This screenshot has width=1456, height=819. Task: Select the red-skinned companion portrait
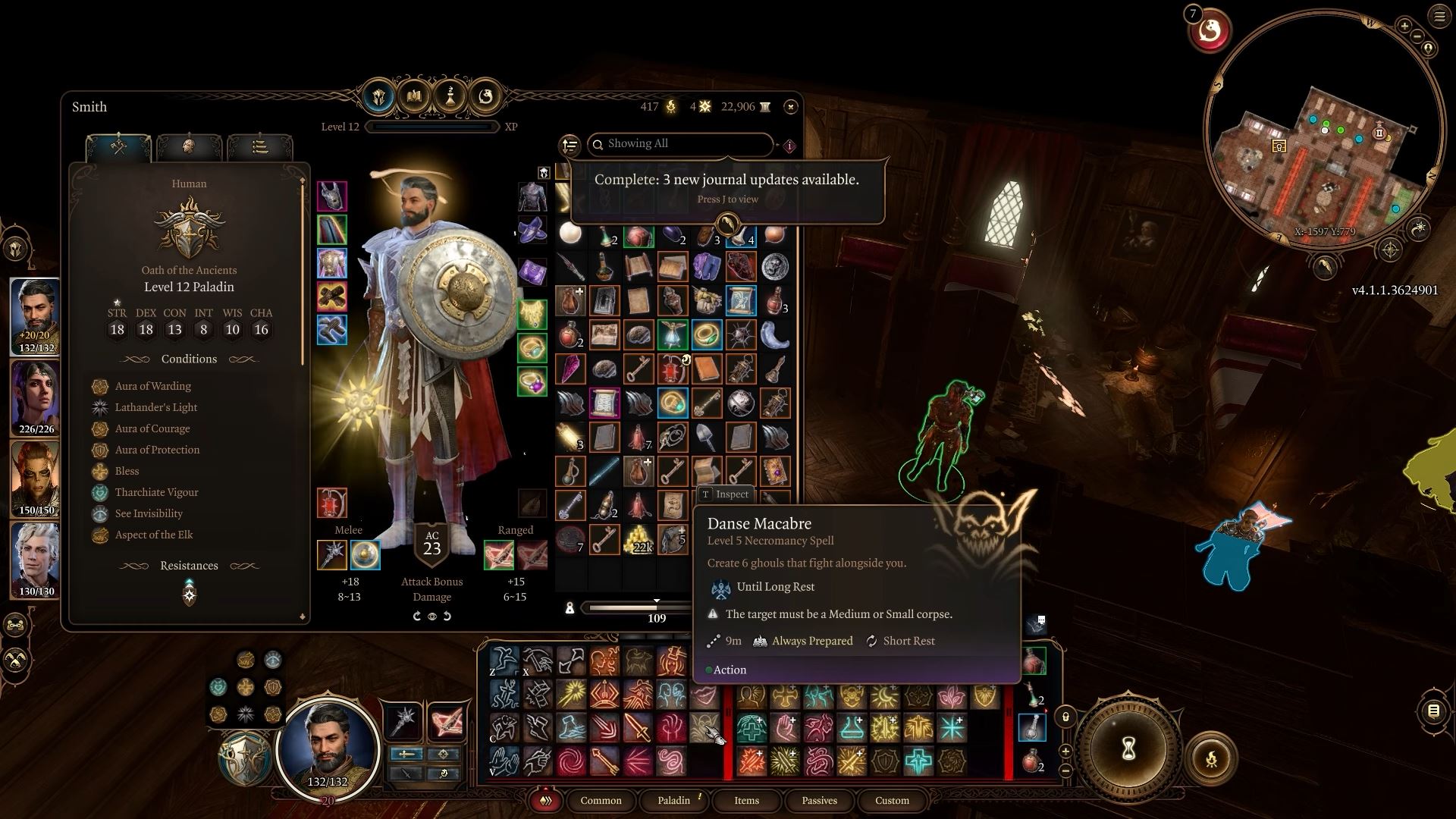click(x=36, y=478)
